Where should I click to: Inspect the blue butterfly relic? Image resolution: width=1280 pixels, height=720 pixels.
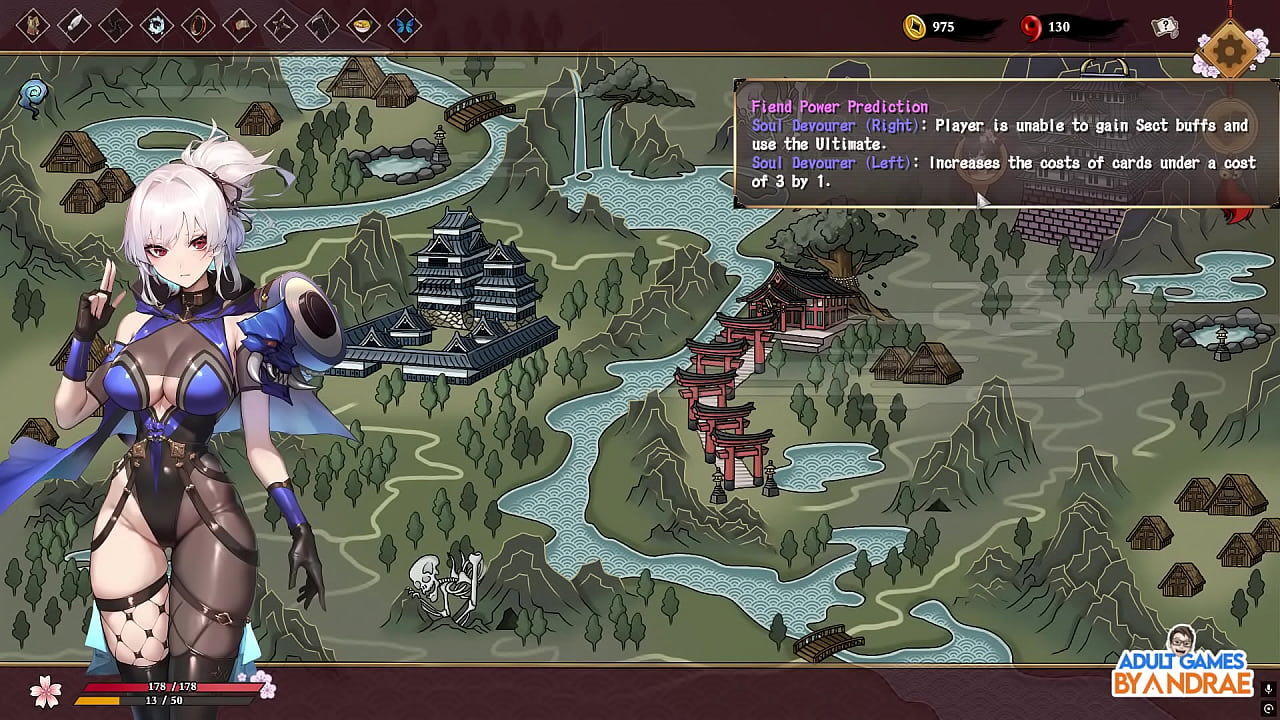tap(405, 26)
